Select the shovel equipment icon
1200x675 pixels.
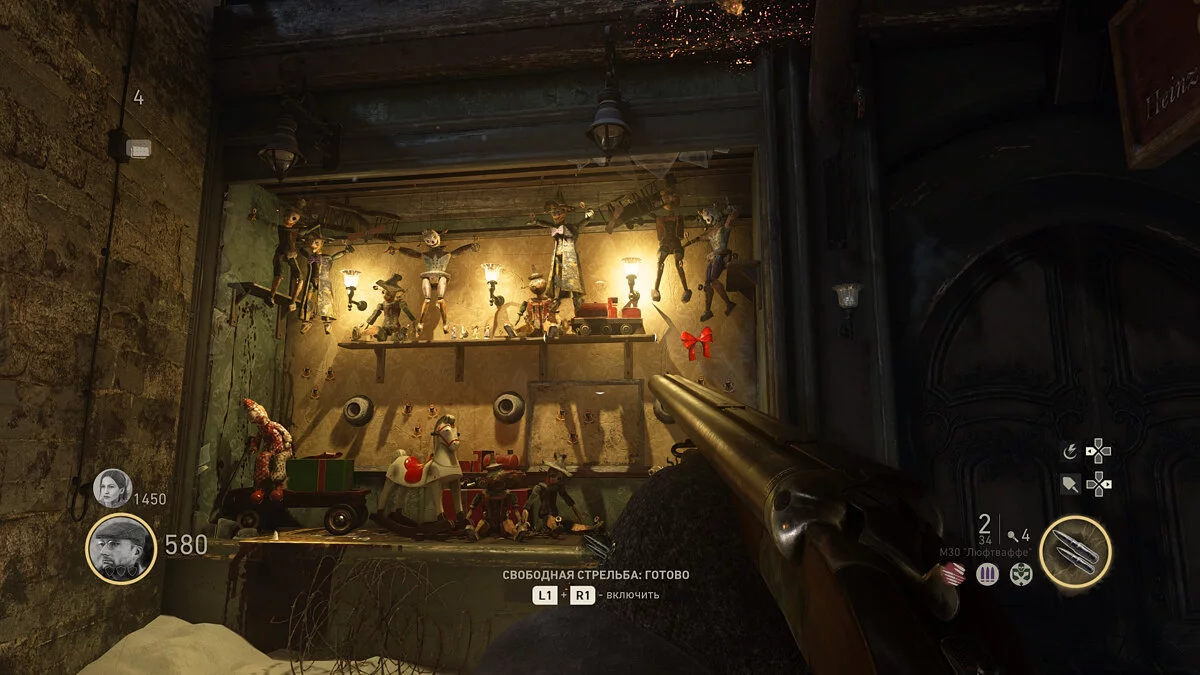click(1069, 485)
